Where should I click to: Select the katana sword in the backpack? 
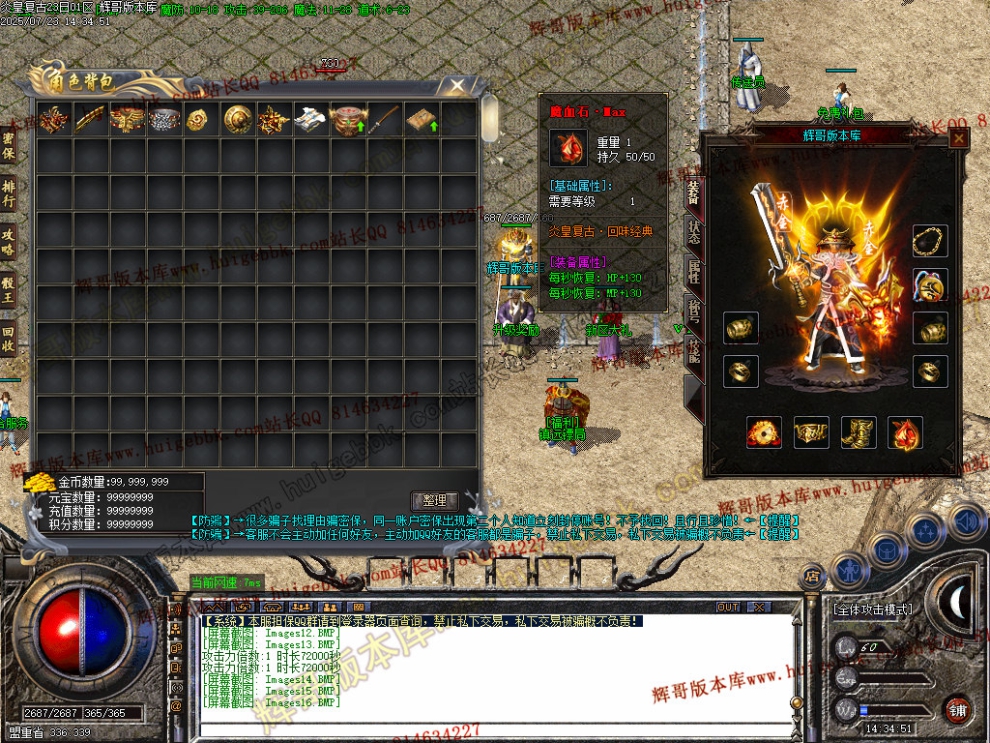click(384, 119)
